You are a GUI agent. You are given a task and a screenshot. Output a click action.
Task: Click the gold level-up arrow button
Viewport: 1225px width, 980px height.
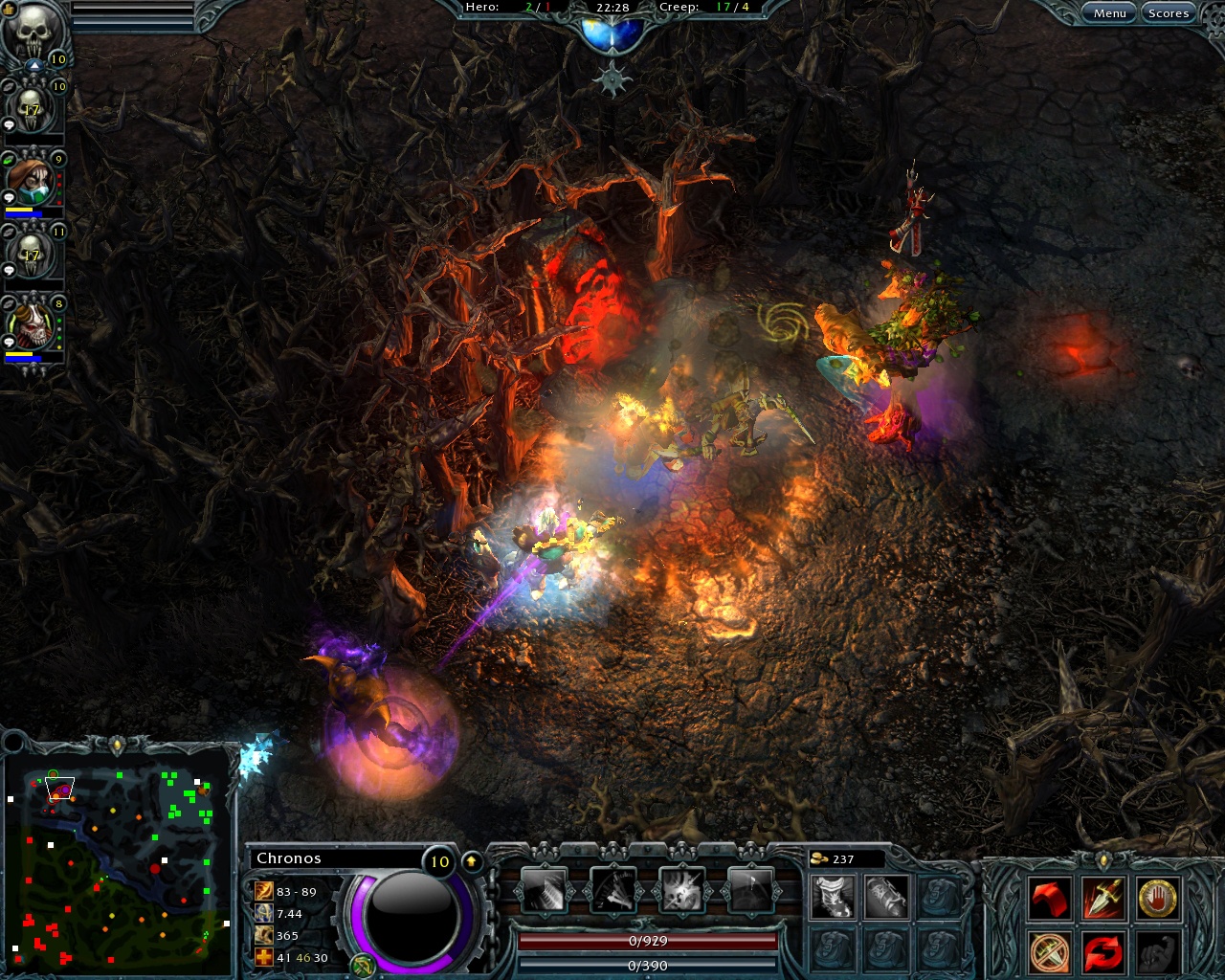point(471,860)
